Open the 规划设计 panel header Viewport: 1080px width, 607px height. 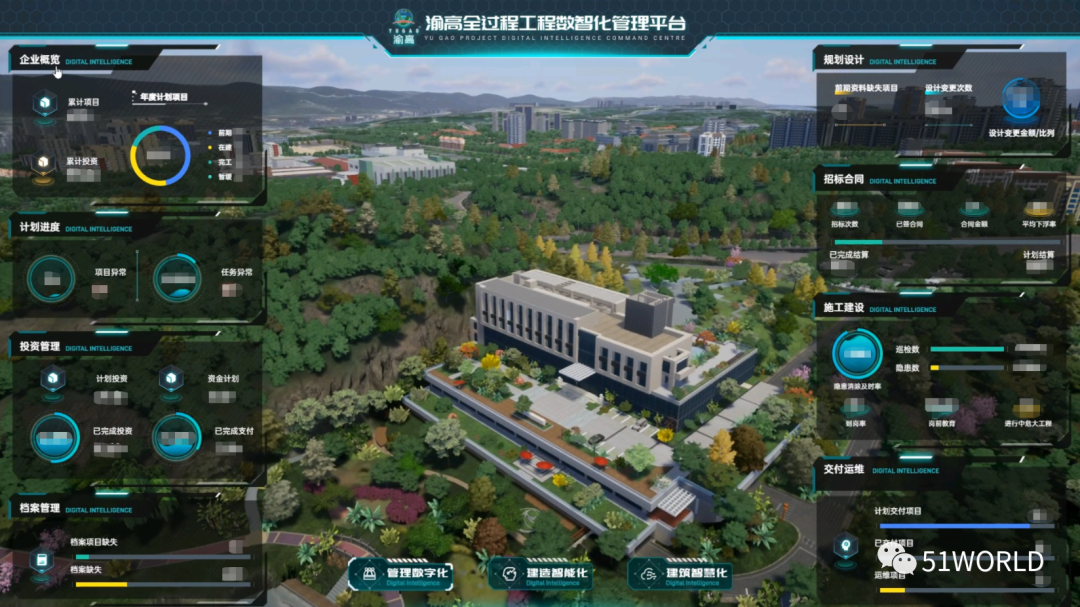tap(843, 60)
